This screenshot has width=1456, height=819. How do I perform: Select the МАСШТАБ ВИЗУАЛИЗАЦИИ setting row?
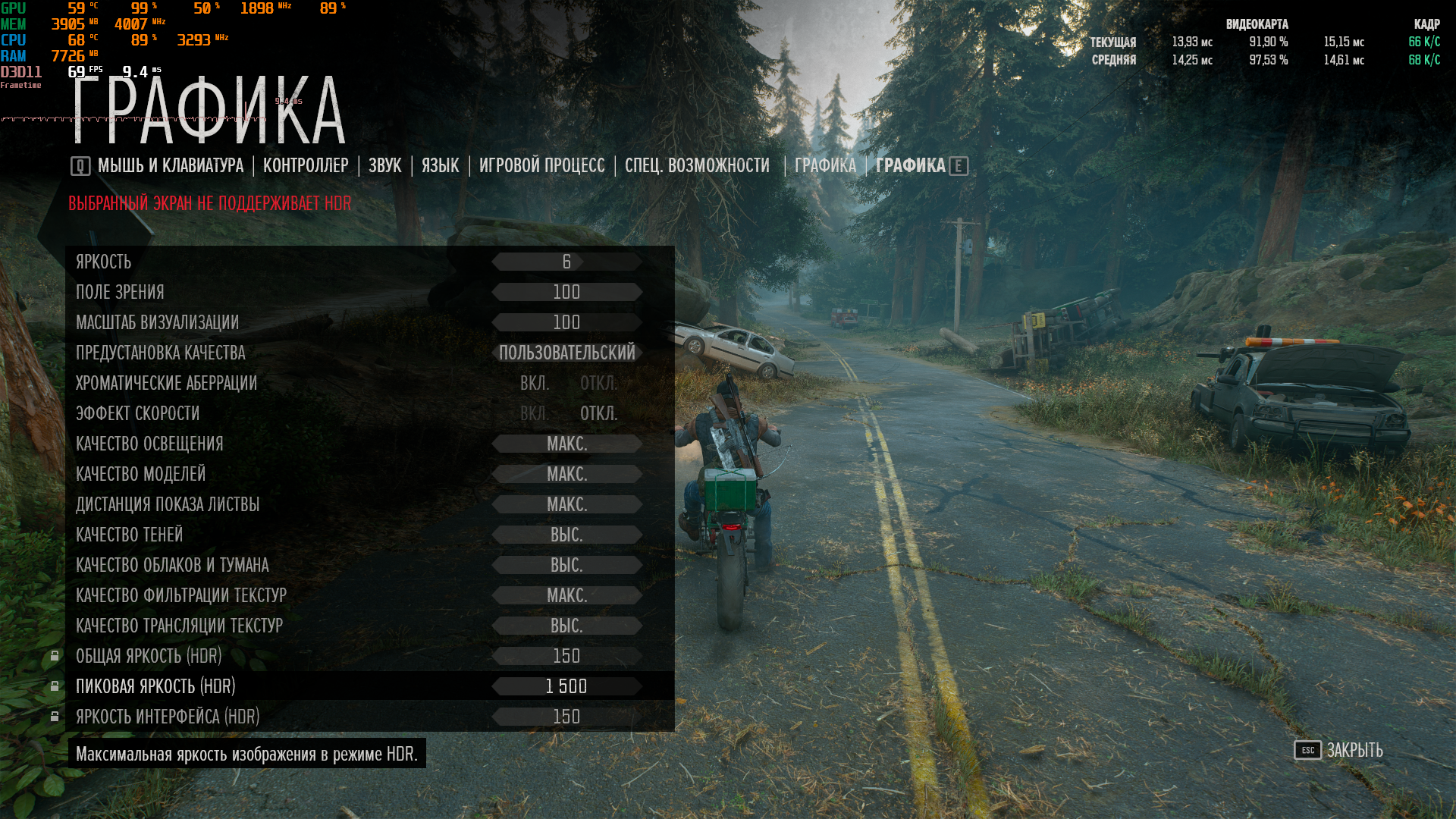(x=157, y=323)
